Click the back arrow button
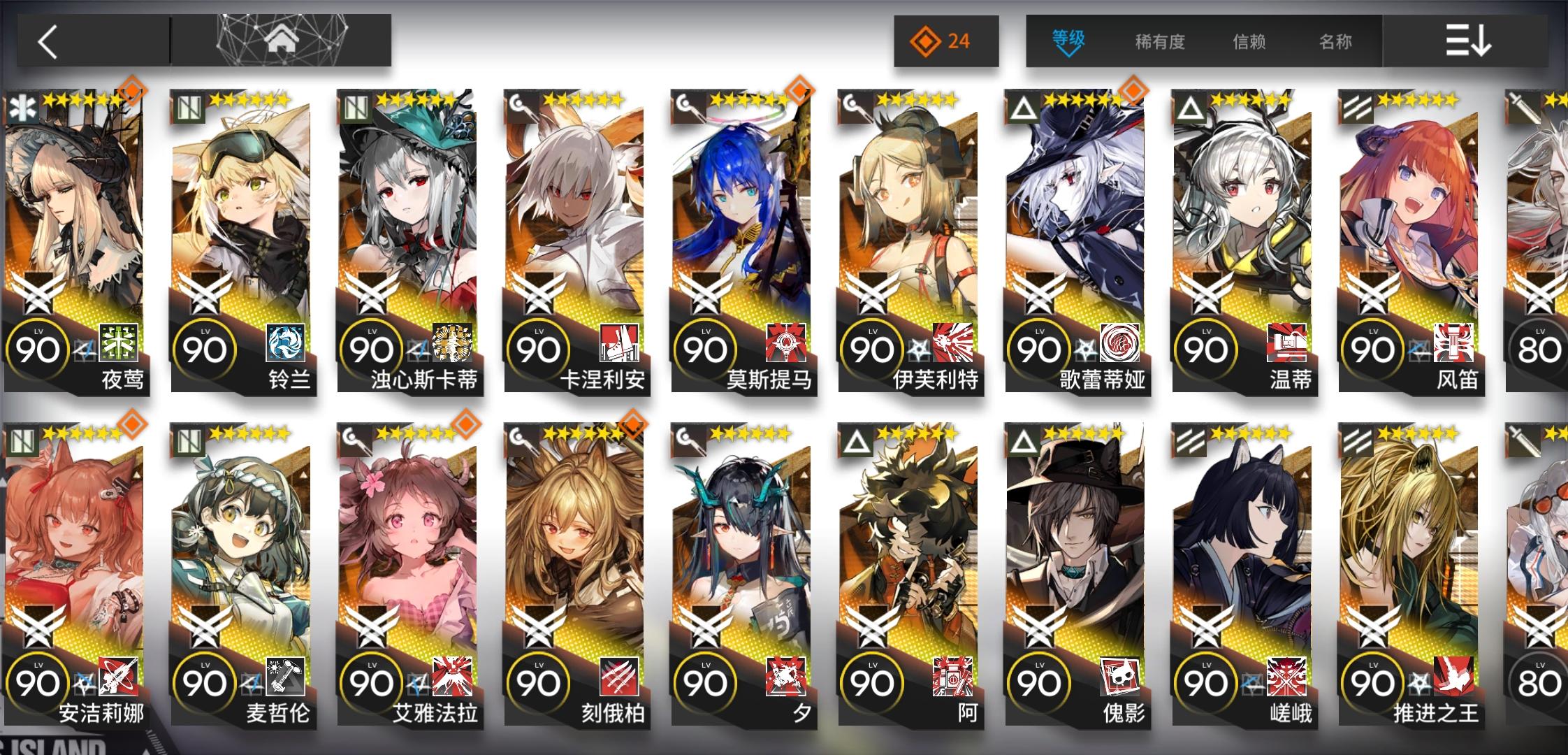The image size is (1568, 755). [47, 41]
